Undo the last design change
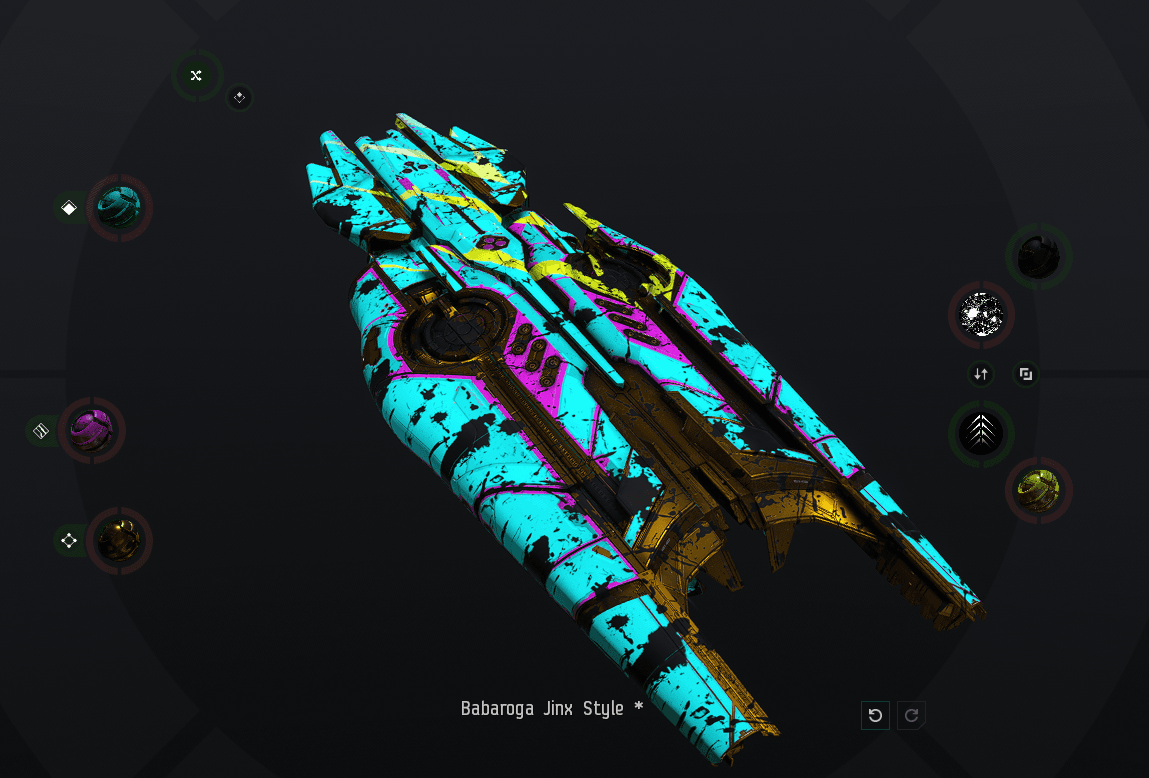The width and height of the screenshot is (1149, 778). [875, 715]
